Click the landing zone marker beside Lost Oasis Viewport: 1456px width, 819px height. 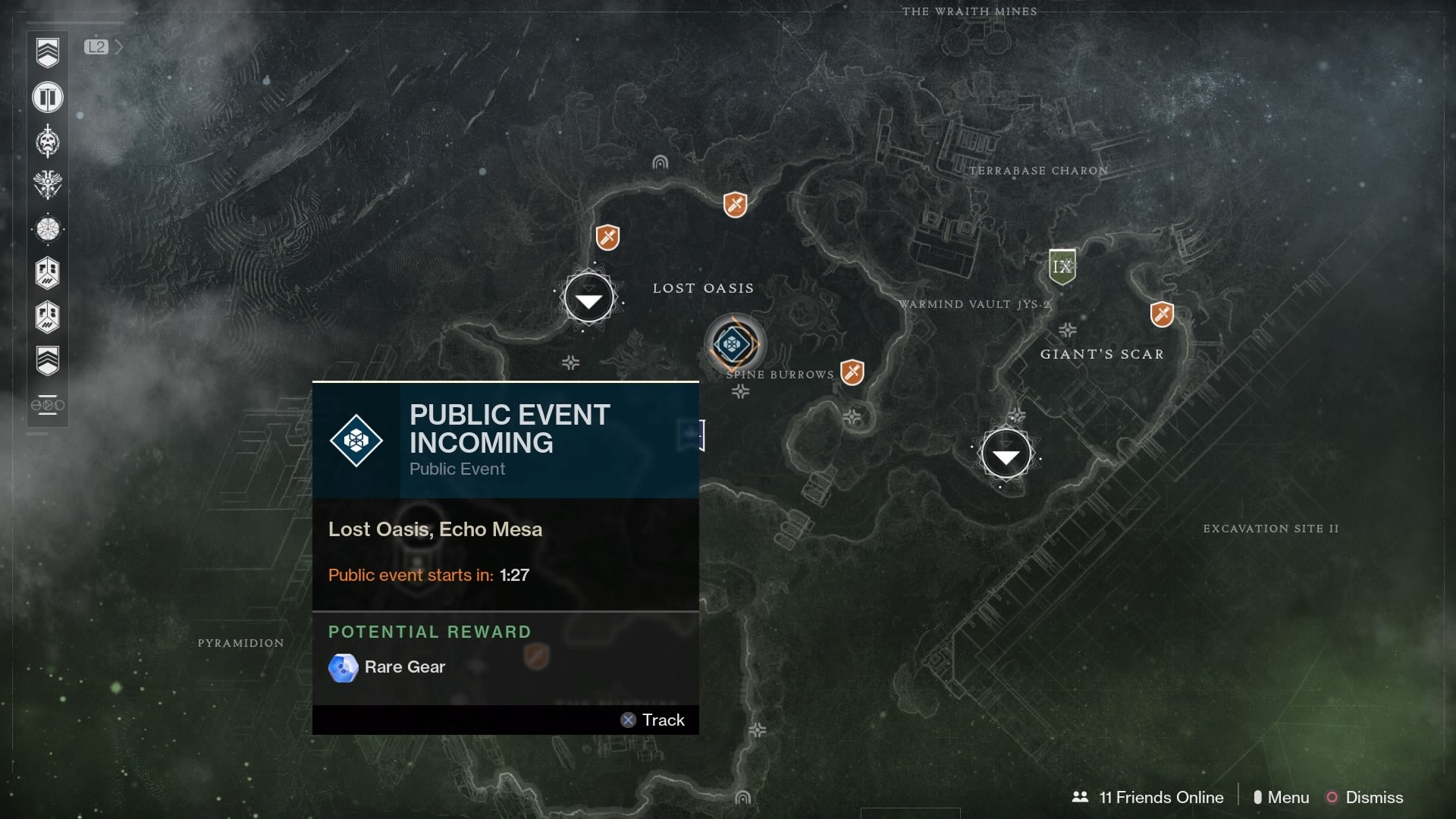click(x=589, y=297)
